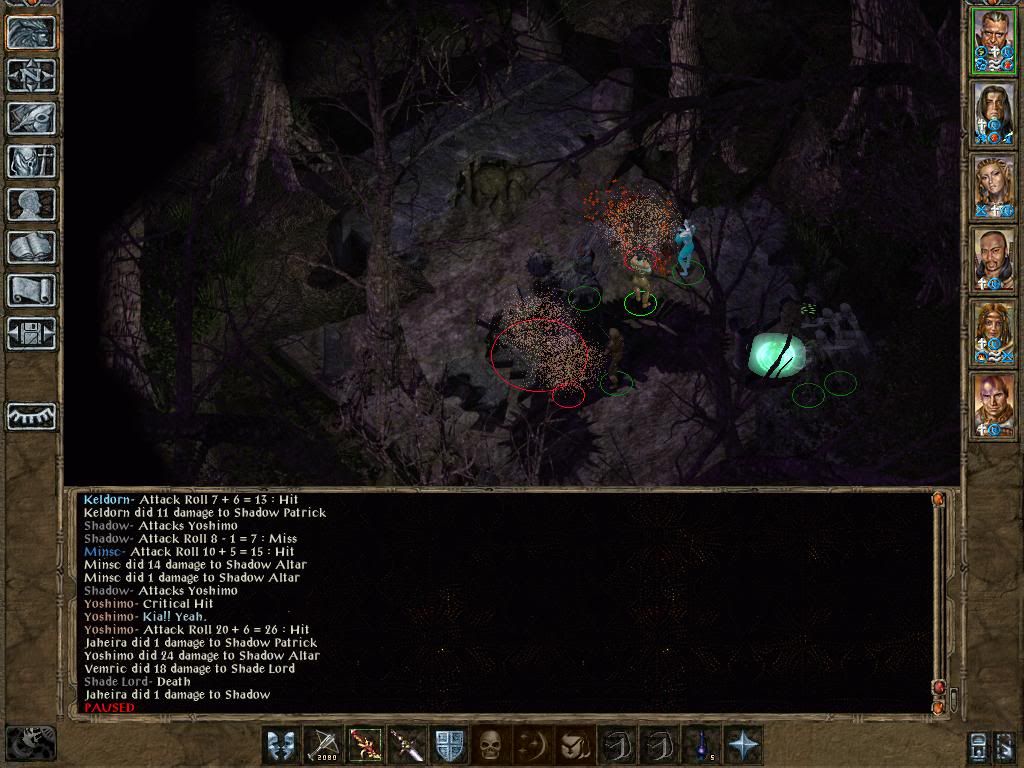Click the talk masks dialogue button
Screen dimensions: 1024x768
pyautogui.click(x=281, y=745)
